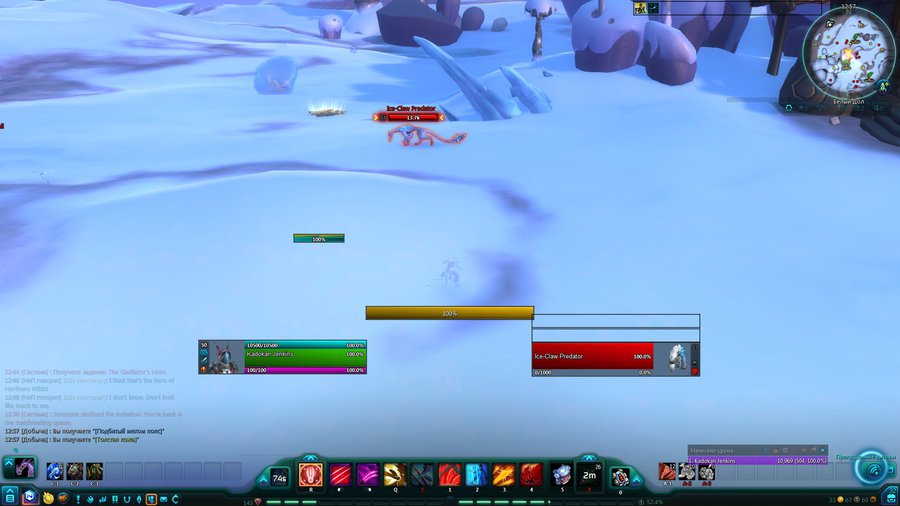Trigger the golden strike ability on Q
Viewport: 900px width, 506px height.
click(x=395, y=473)
